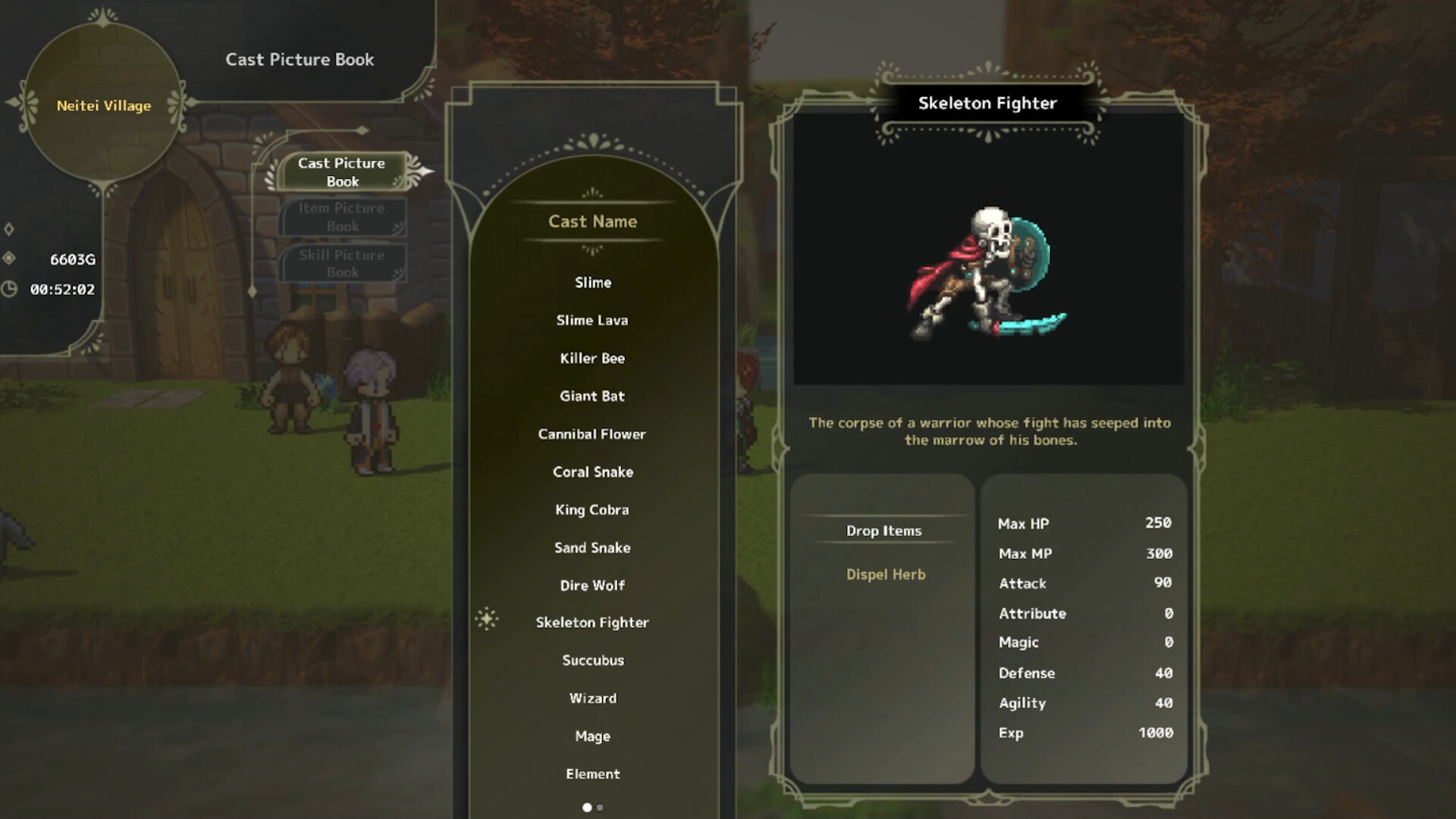
Task: Select Succubus from the cast list
Action: pos(592,660)
